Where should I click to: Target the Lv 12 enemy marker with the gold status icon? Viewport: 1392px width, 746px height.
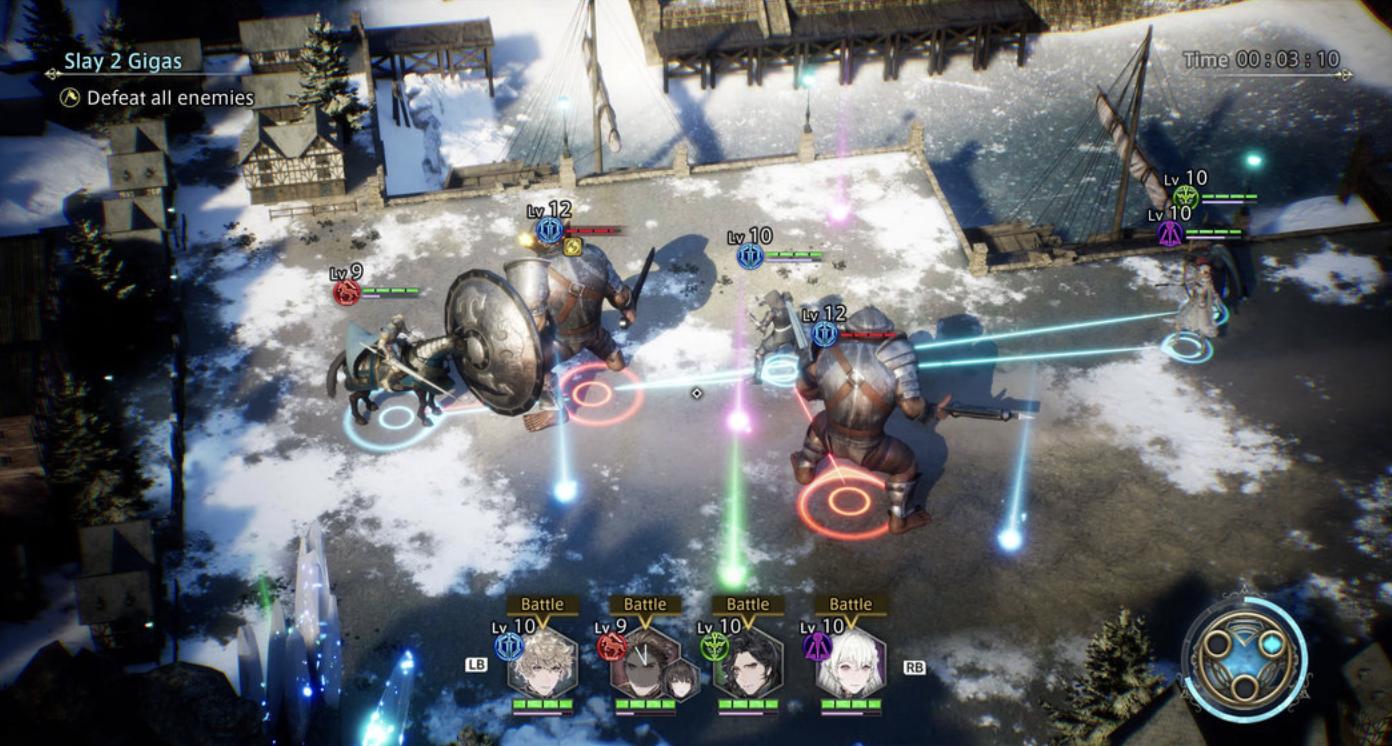[549, 230]
